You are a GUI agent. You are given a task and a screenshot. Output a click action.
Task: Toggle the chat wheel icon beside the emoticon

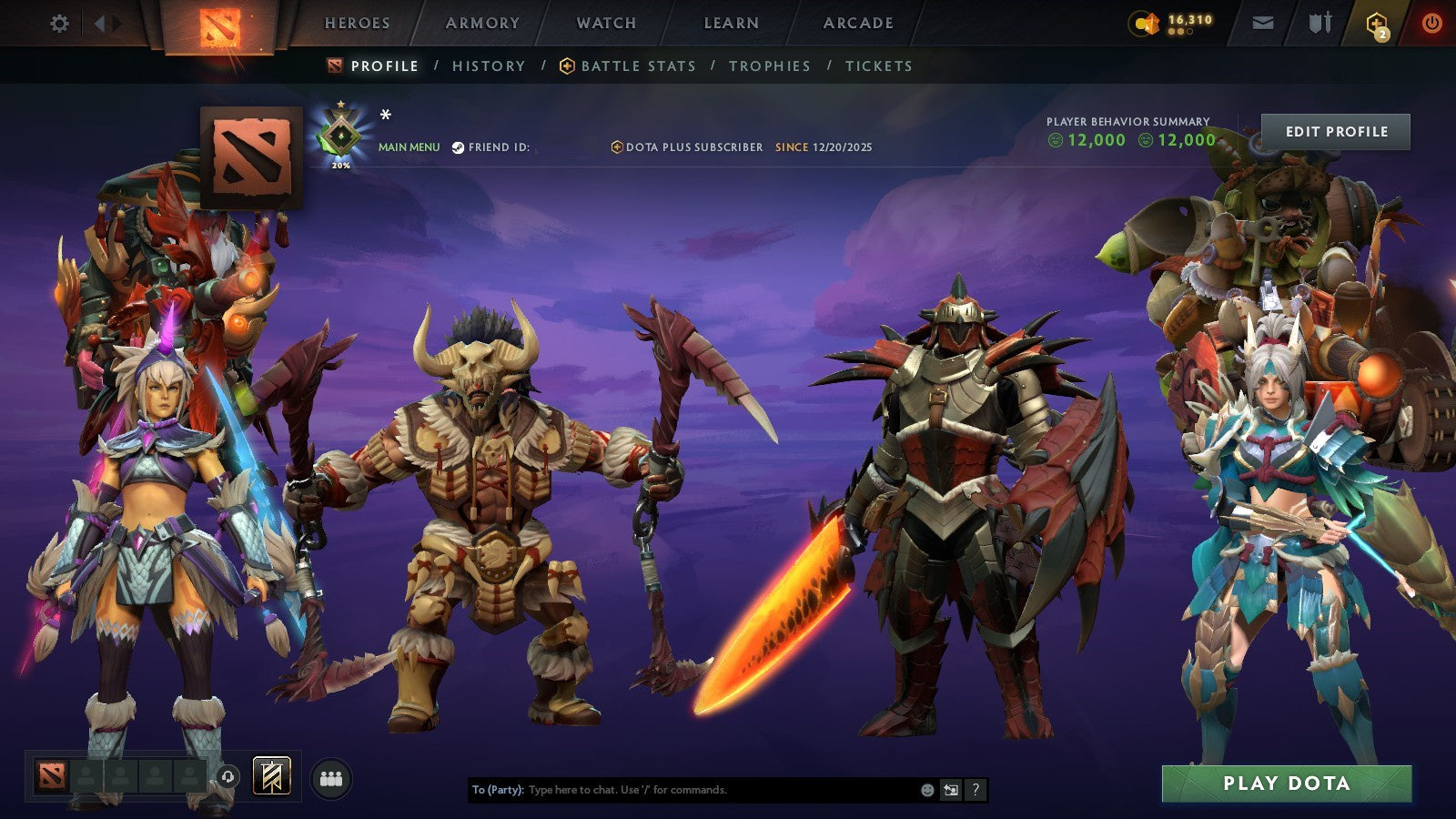pos(951,790)
